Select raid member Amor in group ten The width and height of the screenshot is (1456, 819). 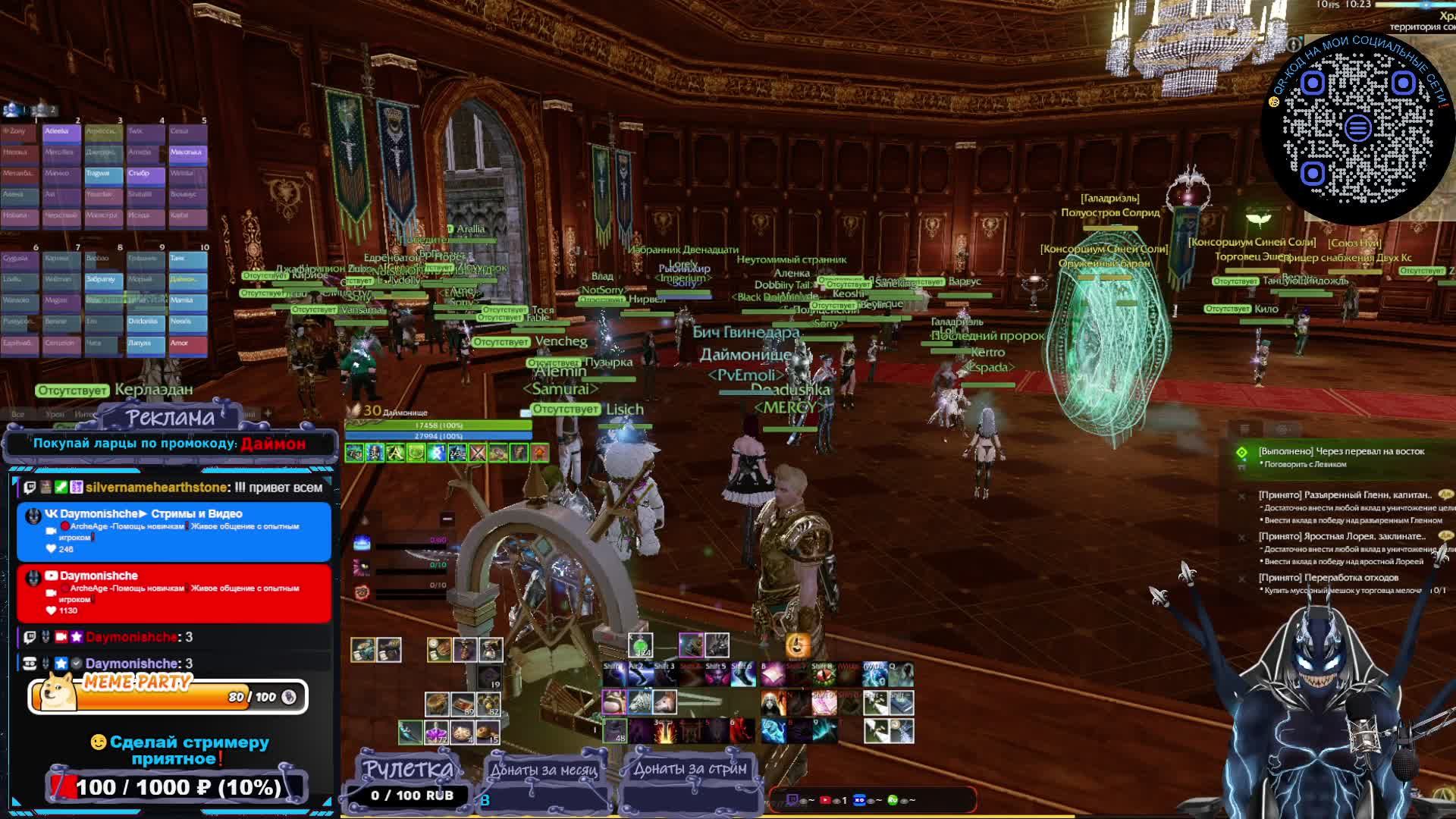point(187,344)
